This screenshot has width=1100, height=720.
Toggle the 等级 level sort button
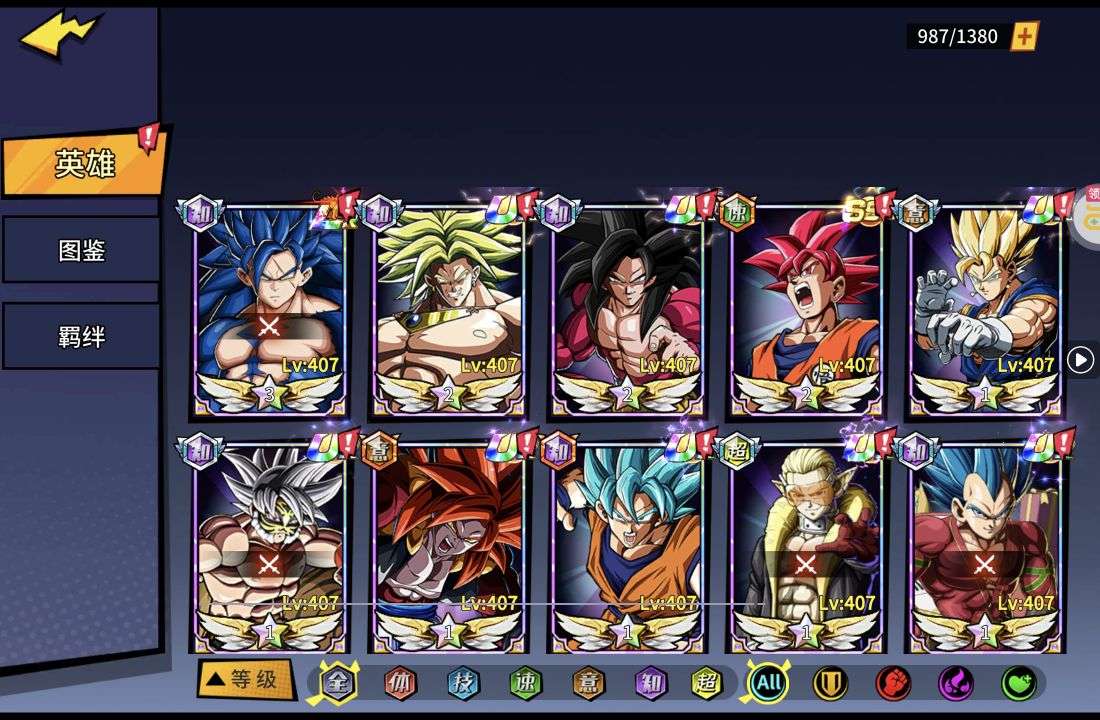pos(245,680)
